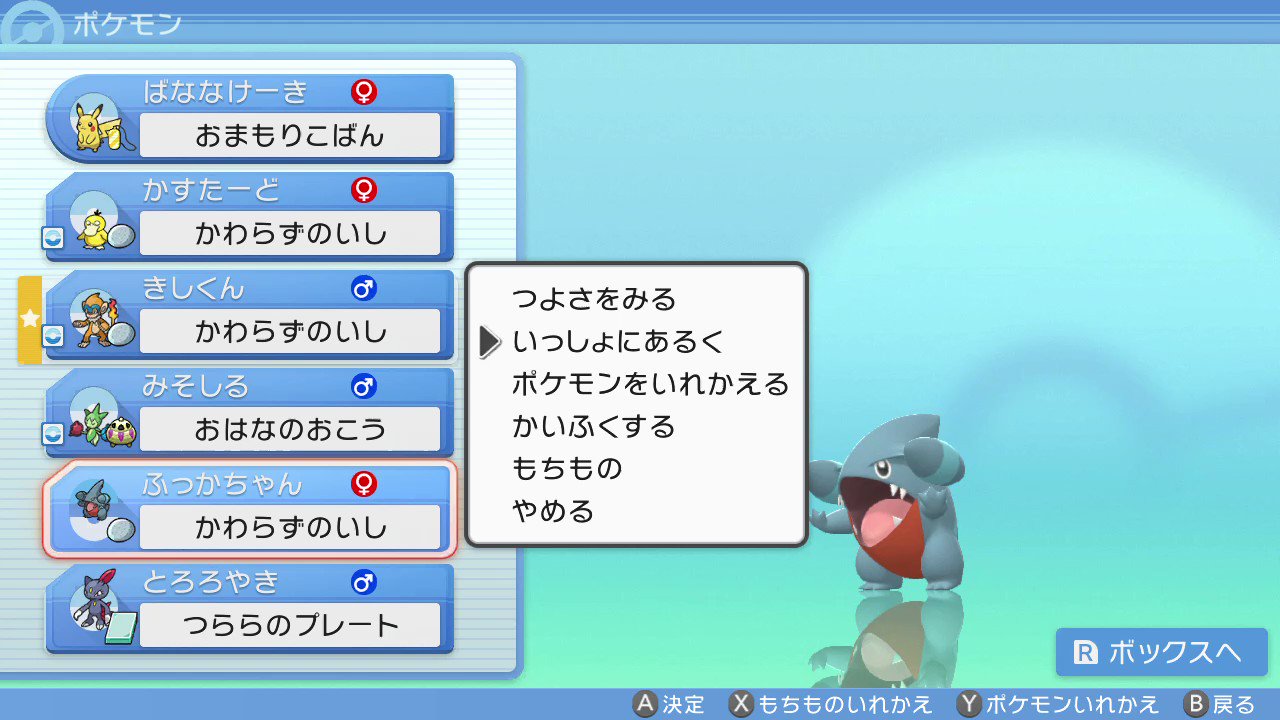Click the female gender symbol on ばななけーき

pyautogui.click(x=365, y=91)
